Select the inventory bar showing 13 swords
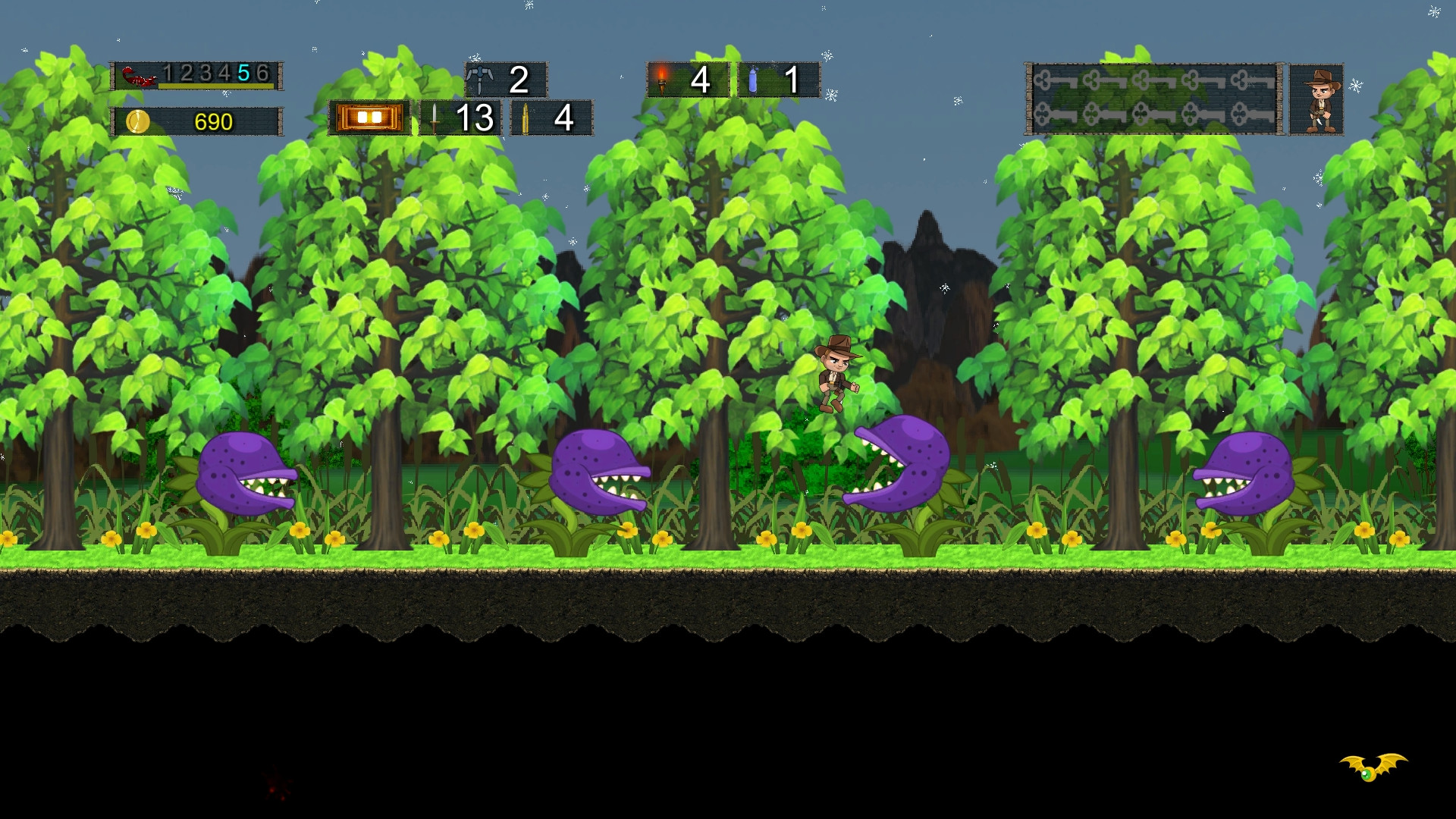 459,118
